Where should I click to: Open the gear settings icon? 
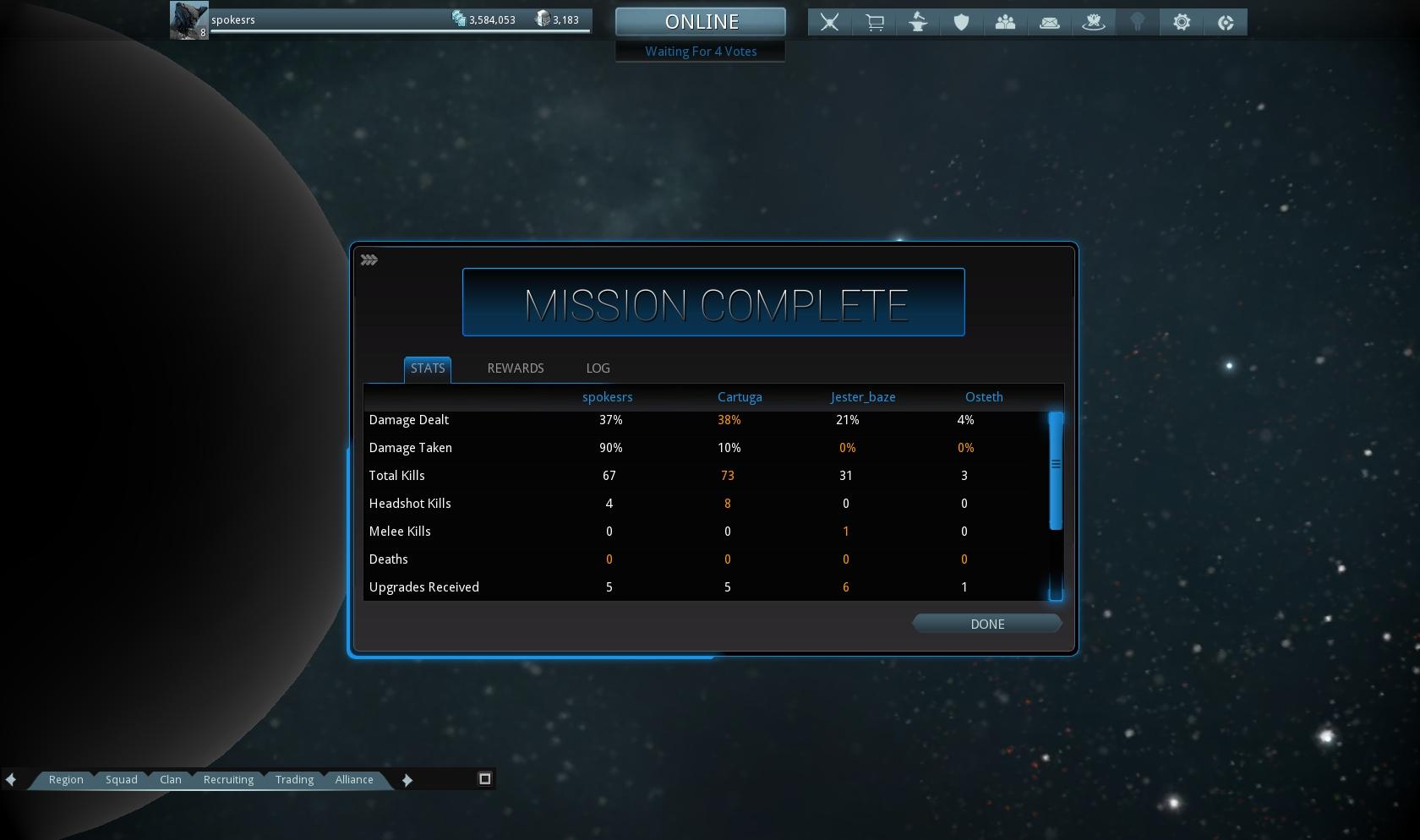click(x=1182, y=22)
